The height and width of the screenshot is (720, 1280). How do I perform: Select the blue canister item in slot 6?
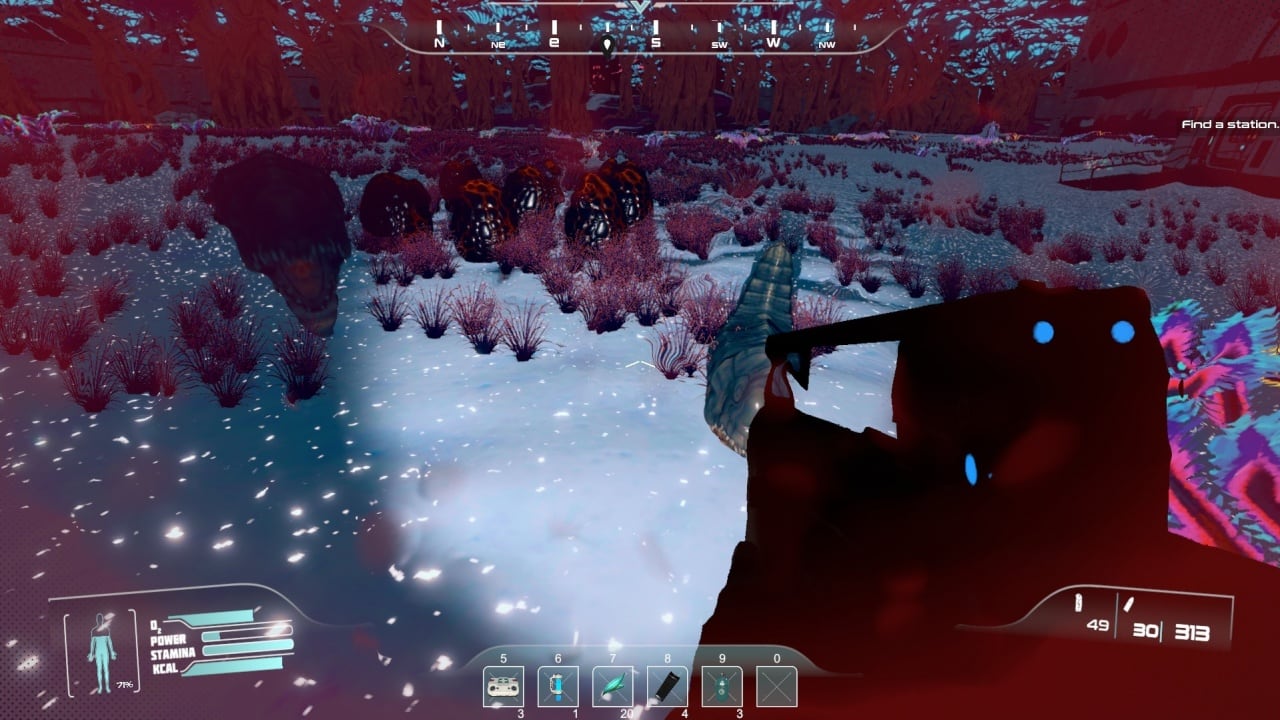pos(558,687)
